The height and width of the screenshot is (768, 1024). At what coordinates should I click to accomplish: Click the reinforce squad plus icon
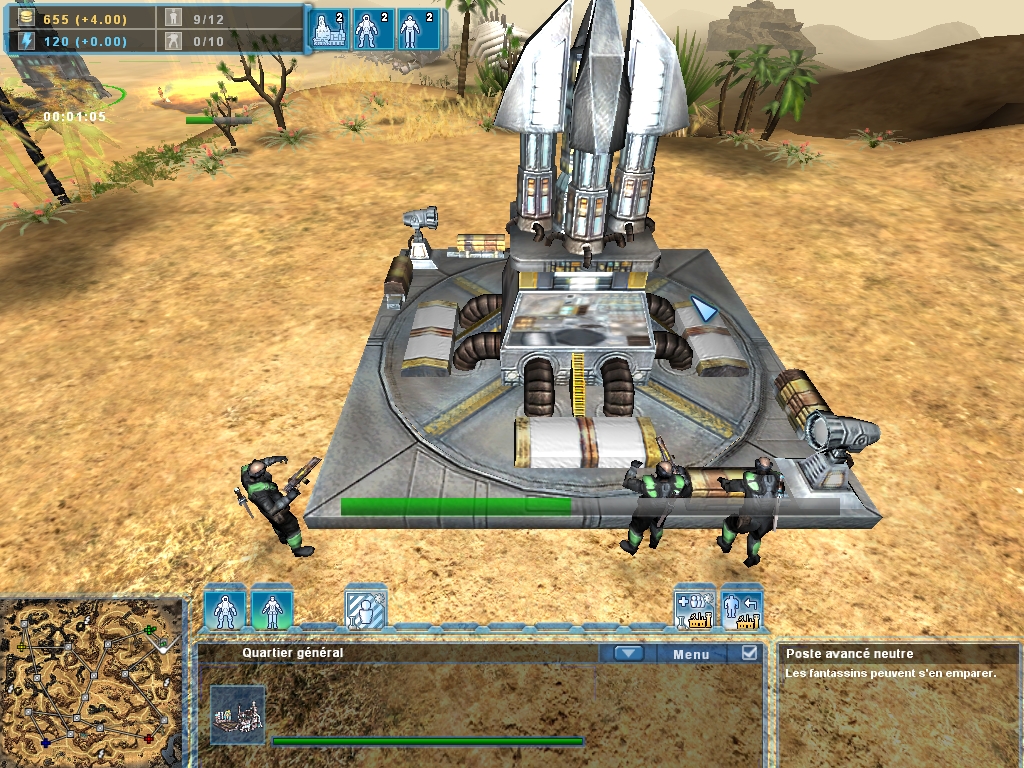(x=694, y=609)
